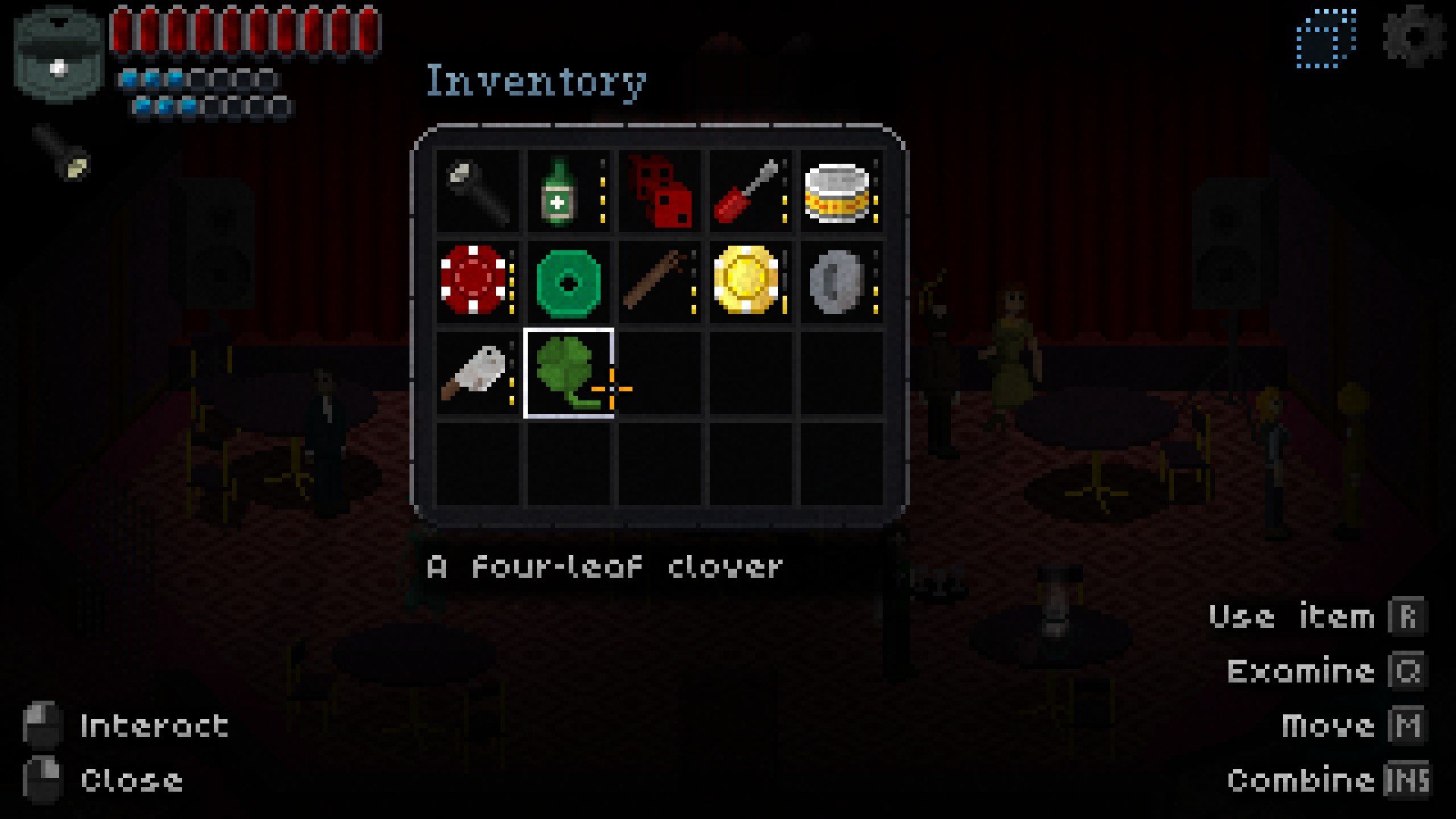The width and height of the screenshot is (1456, 819).
Task: Click the four-leaf clover item
Action: click(x=568, y=372)
